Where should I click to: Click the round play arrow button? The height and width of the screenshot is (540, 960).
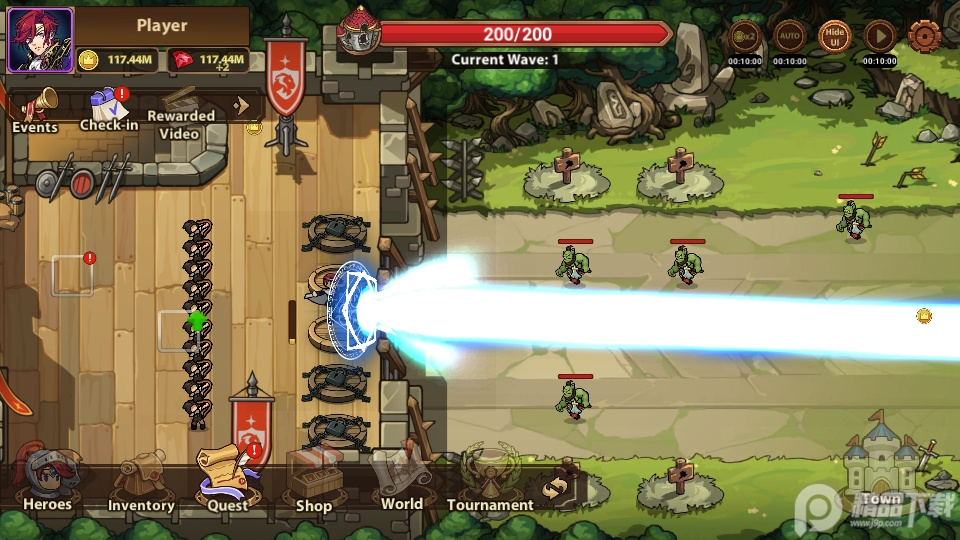[x=880, y=37]
